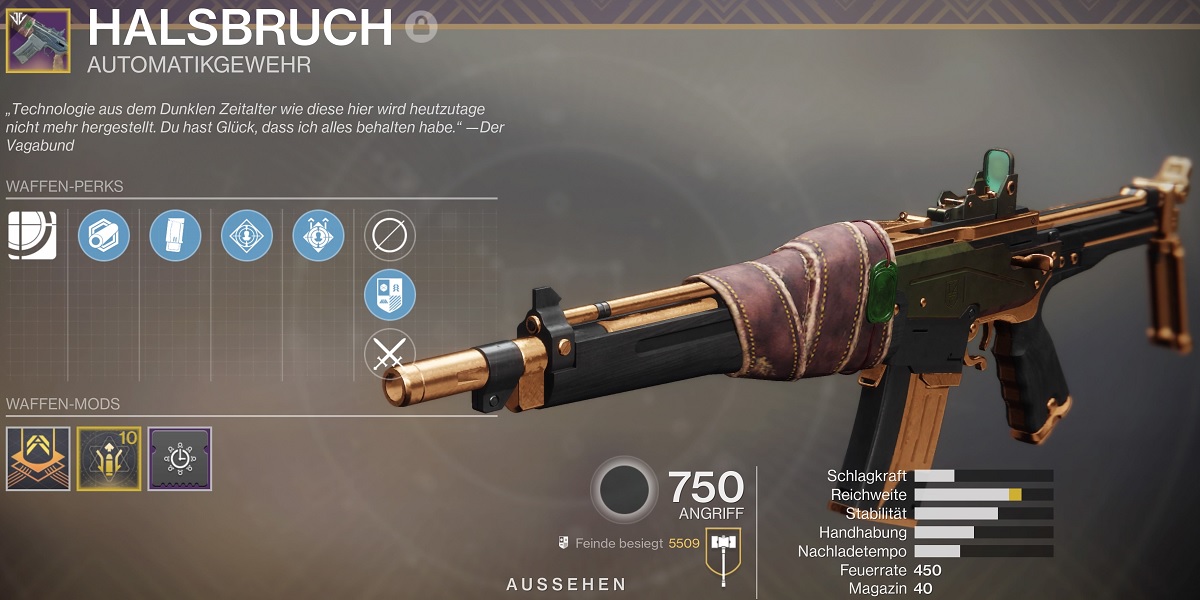Open the gold masterwork slot marked 10
This screenshot has height=600, width=1200.
point(109,459)
